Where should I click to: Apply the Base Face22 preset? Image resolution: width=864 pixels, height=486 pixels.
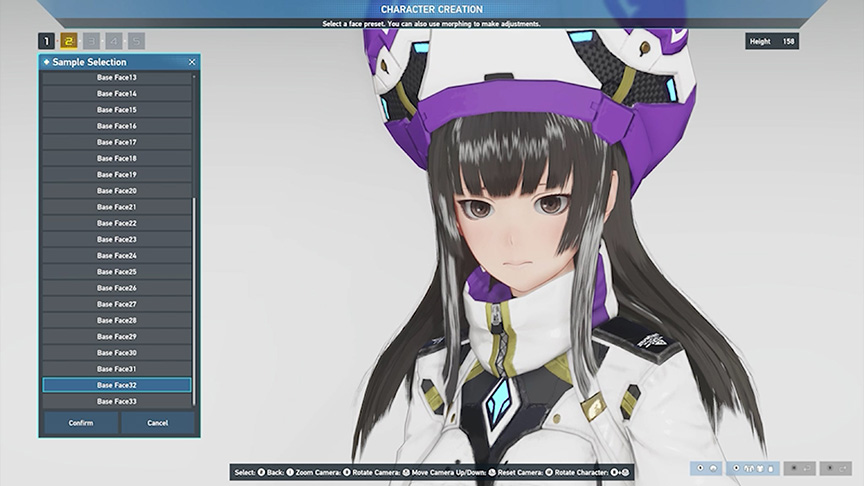117,223
